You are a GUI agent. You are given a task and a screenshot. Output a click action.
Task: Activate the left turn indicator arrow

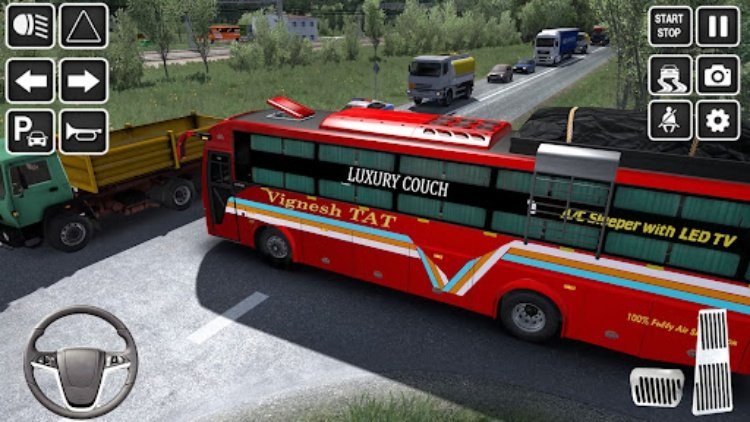(30, 80)
